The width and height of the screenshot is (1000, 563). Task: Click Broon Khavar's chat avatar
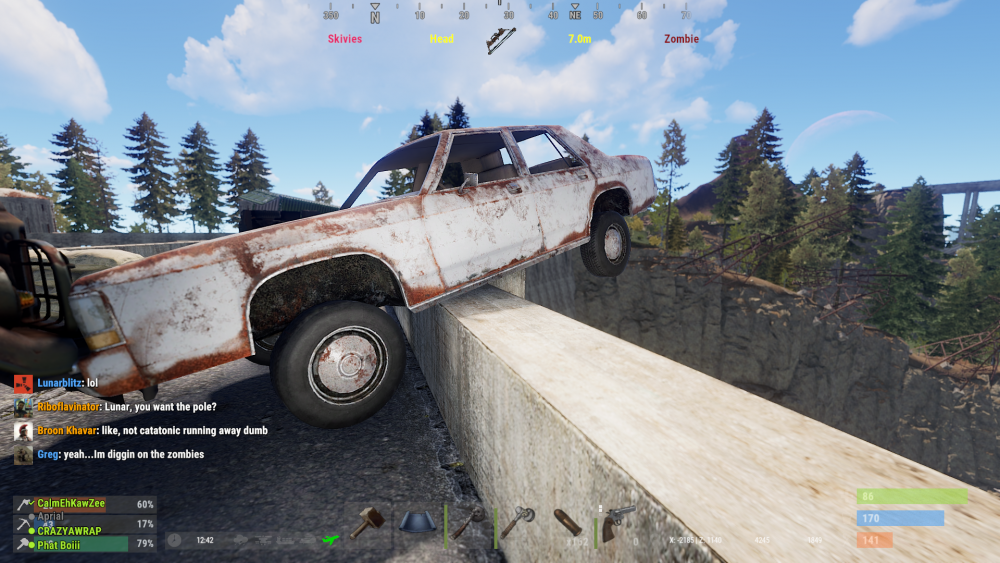(x=23, y=431)
